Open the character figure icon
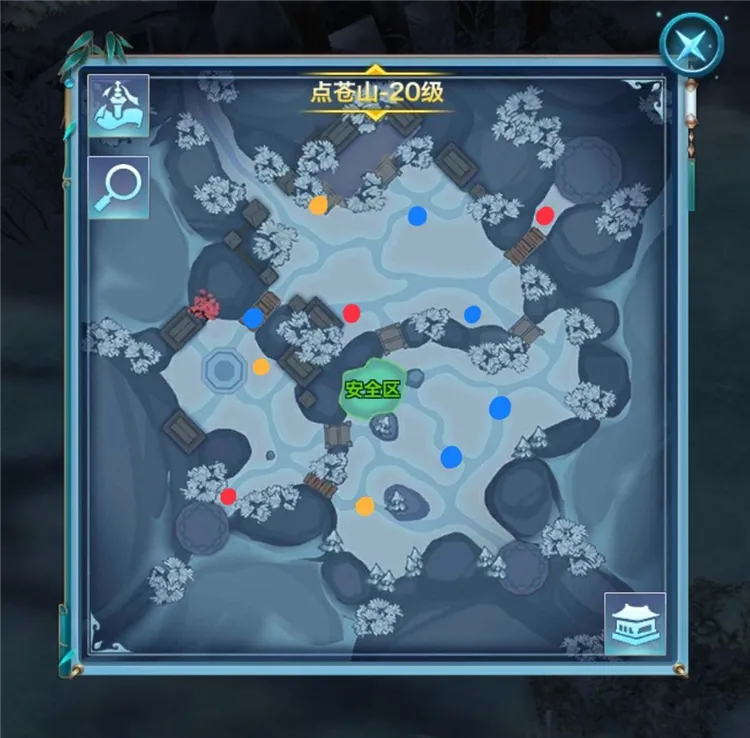Image resolution: width=750 pixels, height=738 pixels. coord(118,105)
